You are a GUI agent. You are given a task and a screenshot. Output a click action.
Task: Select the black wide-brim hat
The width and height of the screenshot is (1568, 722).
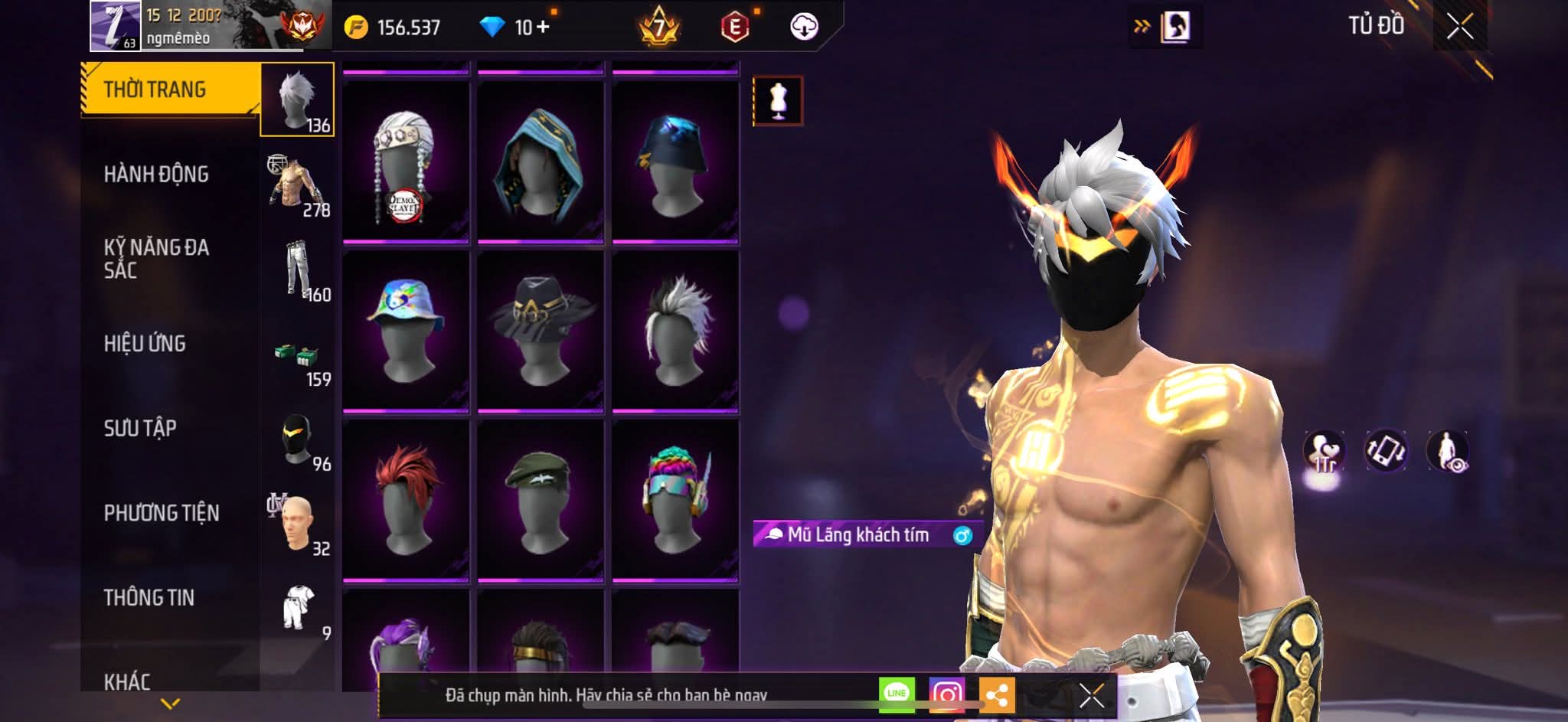click(x=540, y=331)
